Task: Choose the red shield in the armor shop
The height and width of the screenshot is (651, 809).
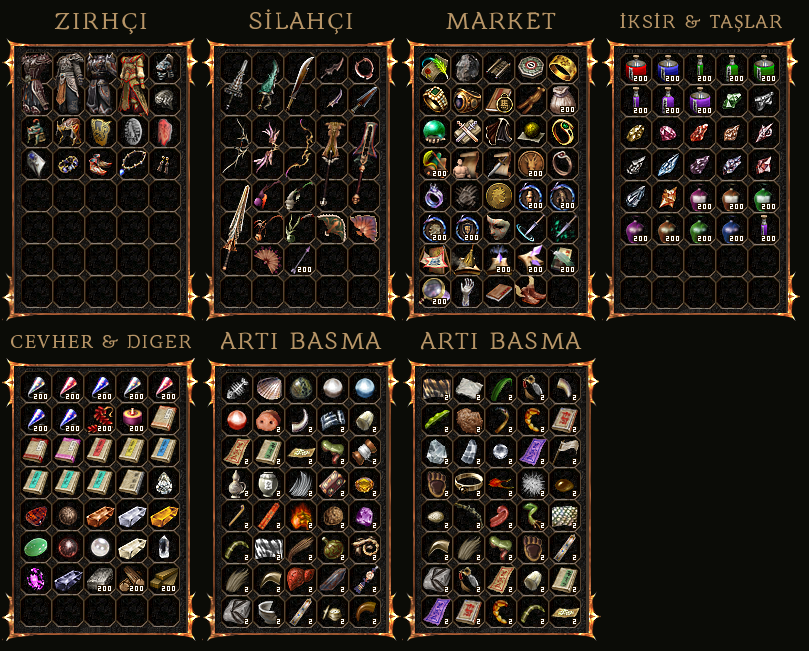Action: [x=165, y=132]
